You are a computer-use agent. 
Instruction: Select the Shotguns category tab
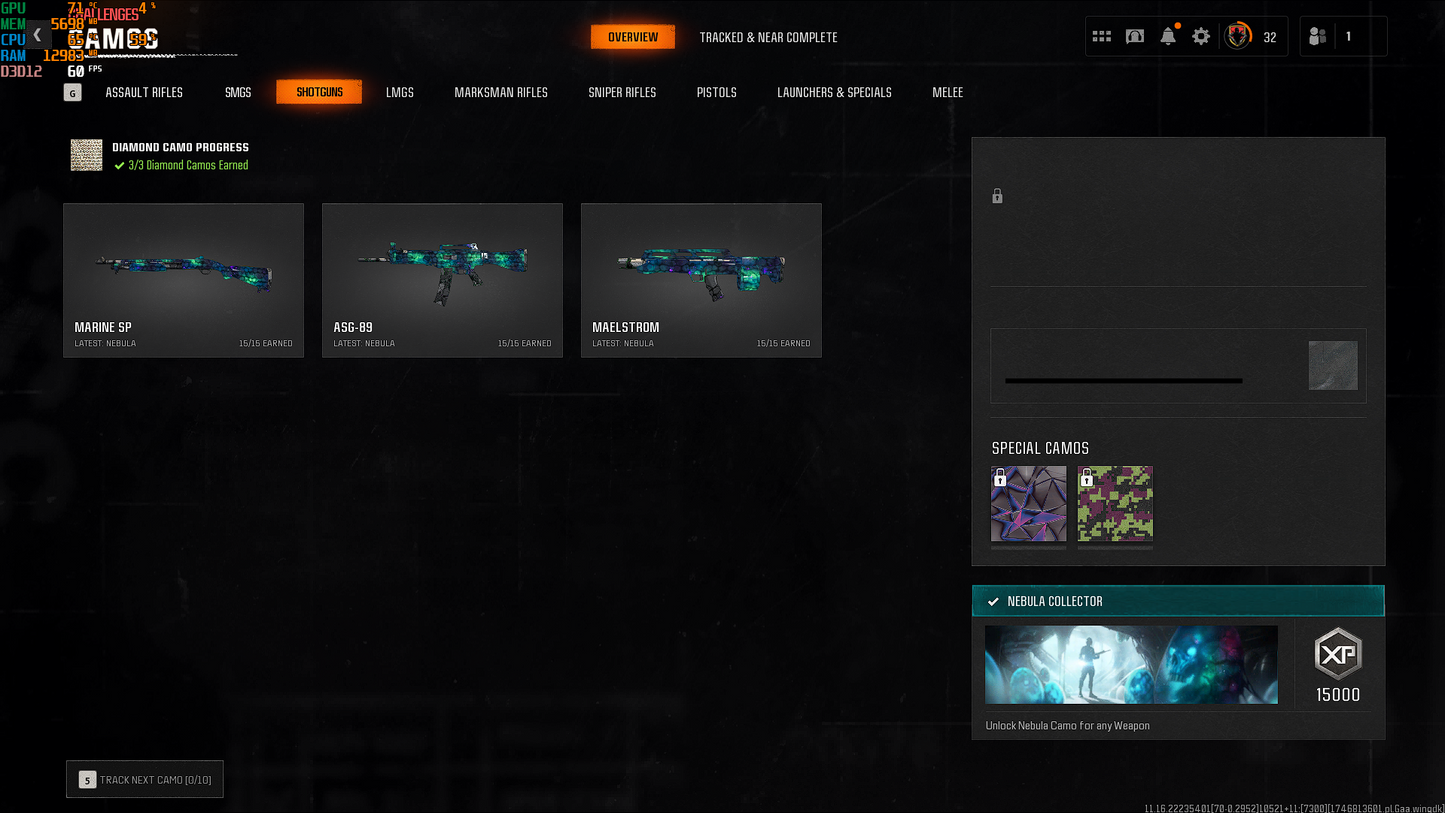pyautogui.click(x=319, y=92)
